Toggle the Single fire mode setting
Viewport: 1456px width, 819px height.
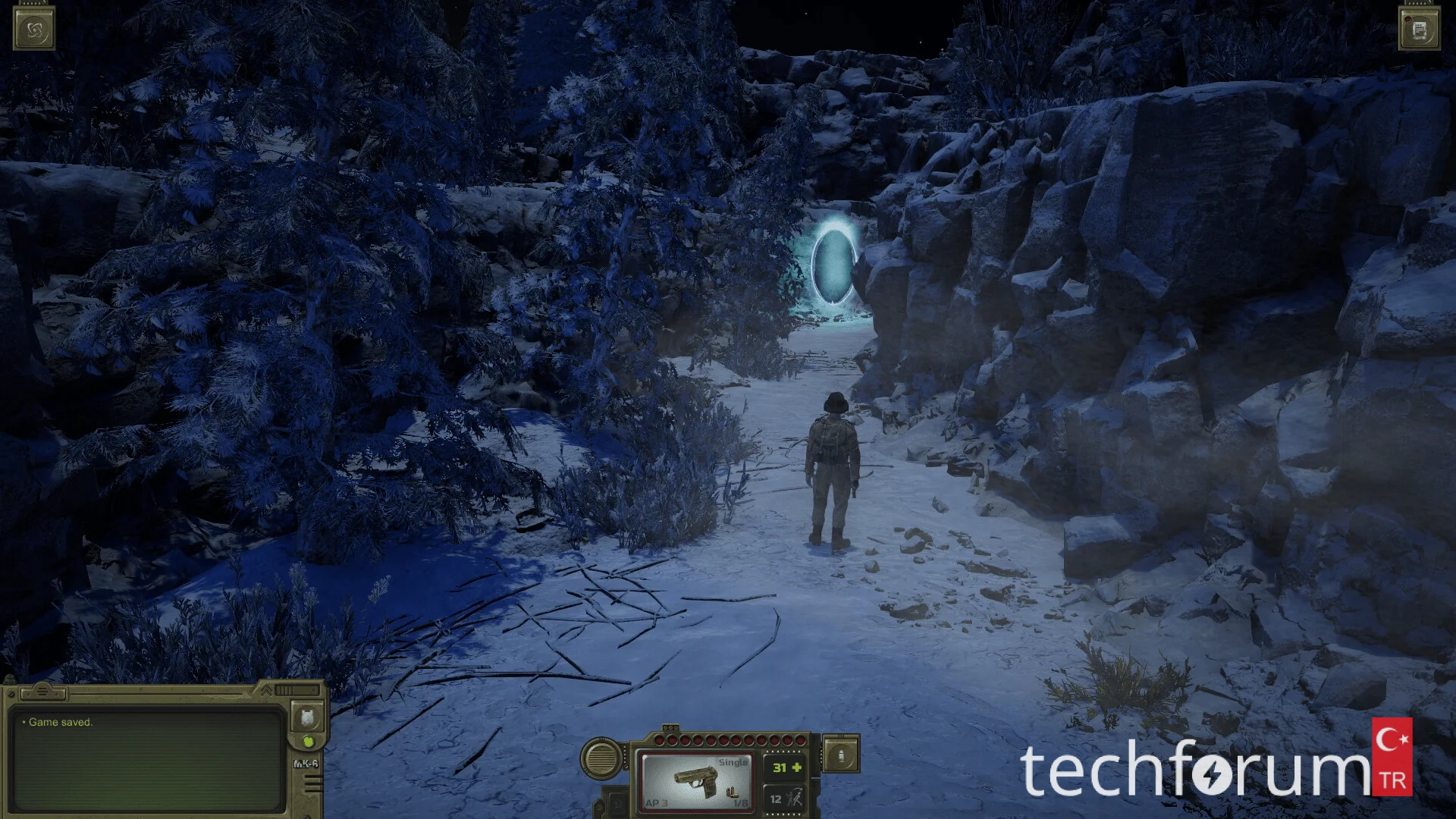(733, 763)
